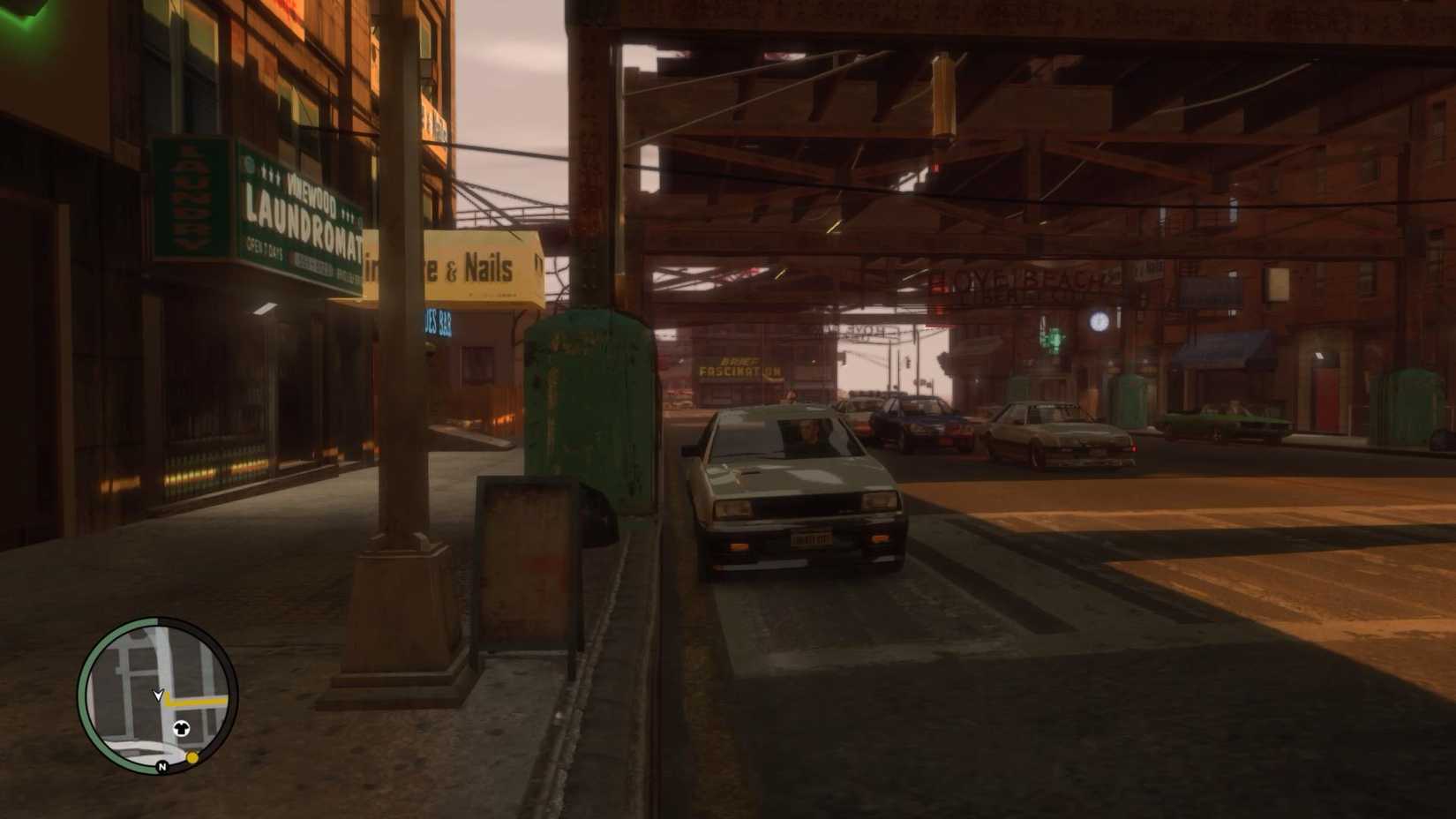Select the yellow mission marker on the minimap edge

(192, 758)
